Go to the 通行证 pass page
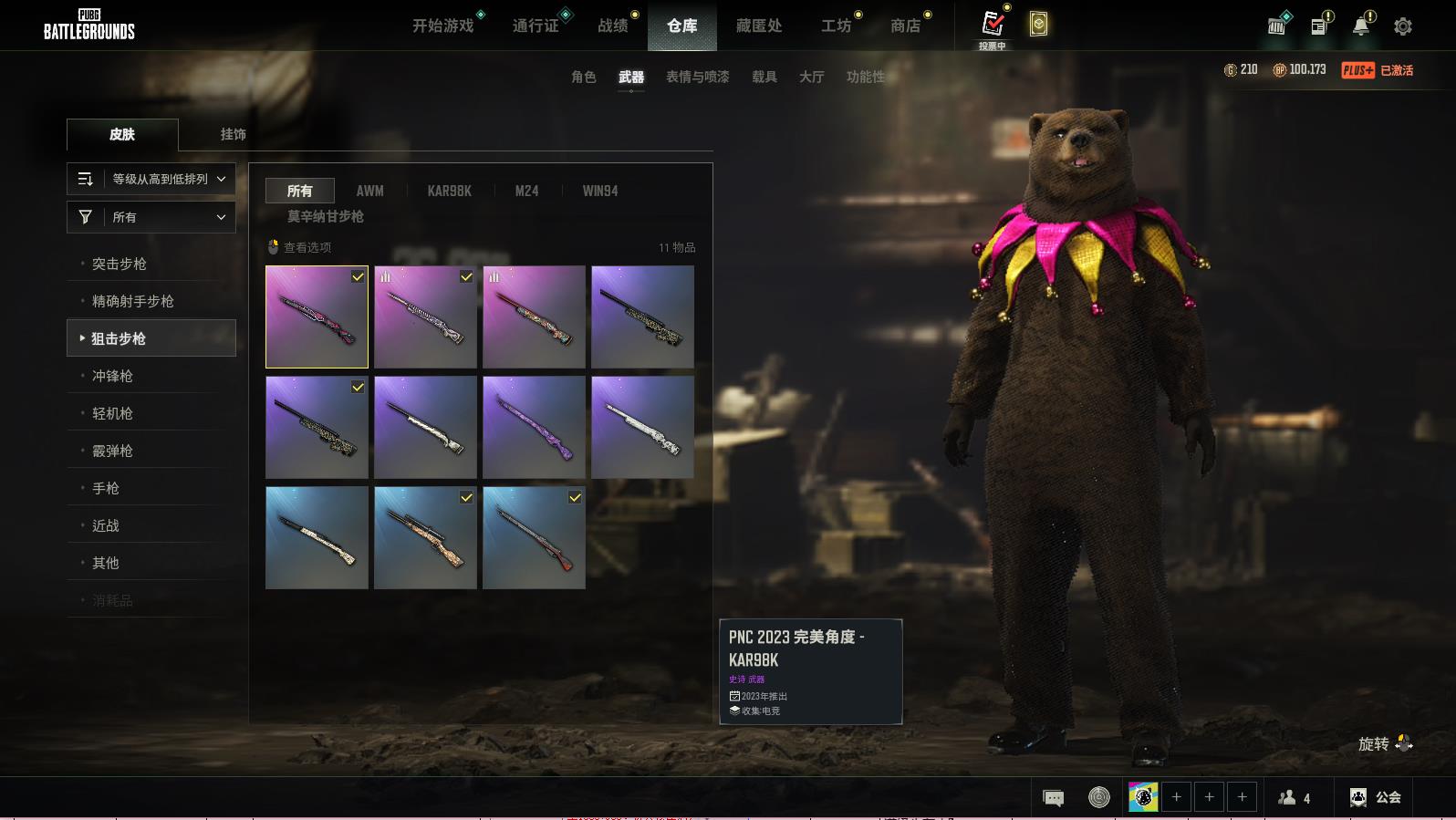Screen dimensions: 1456x820 point(536,26)
